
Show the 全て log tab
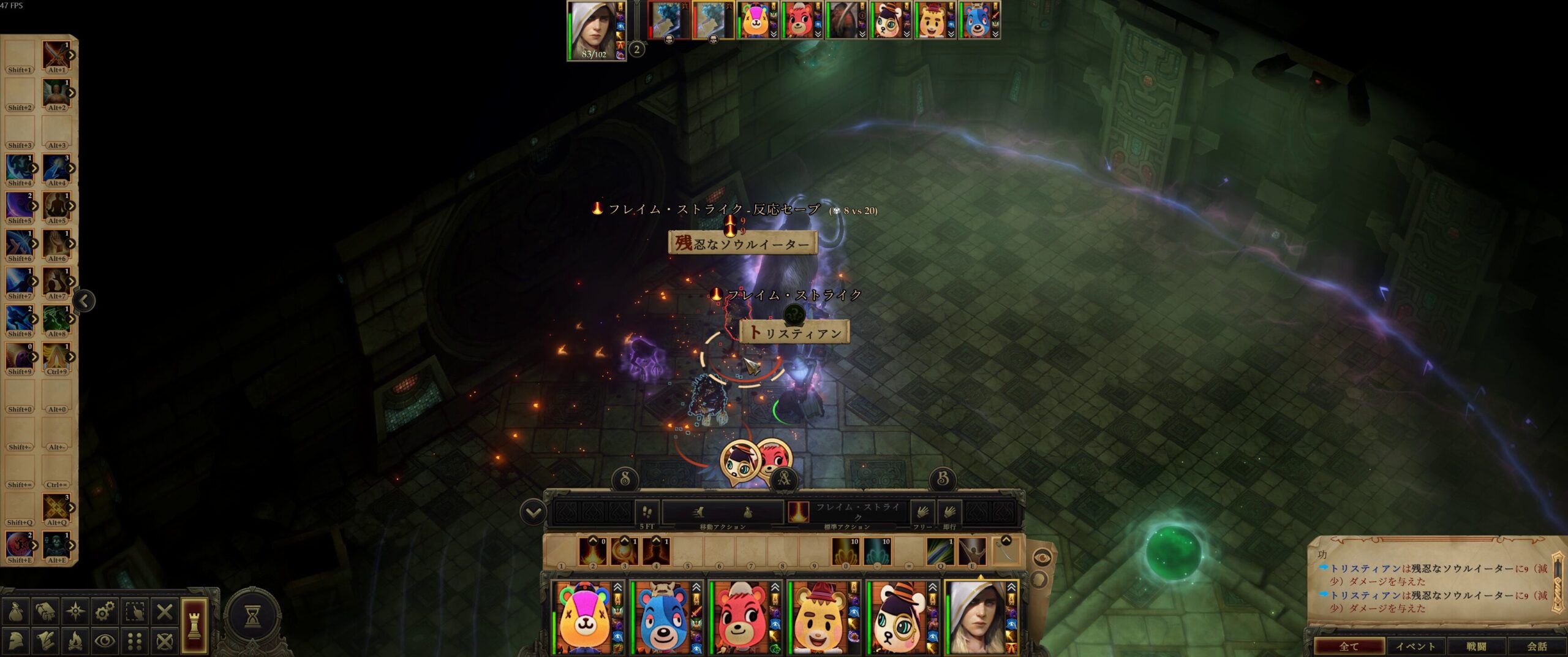(1349, 646)
